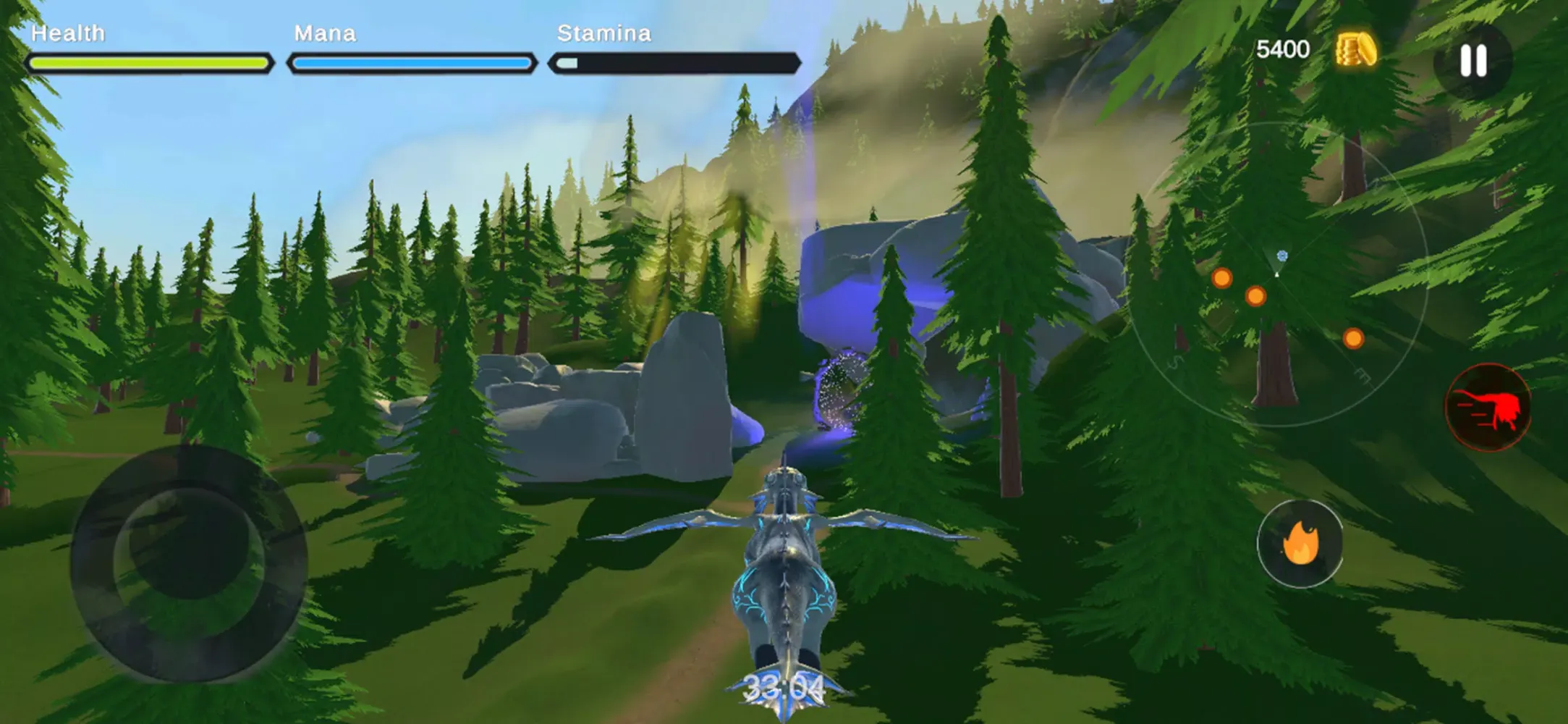This screenshot has height=724, width=1568.
Task: Tap the Health label text
Action: 69,33
